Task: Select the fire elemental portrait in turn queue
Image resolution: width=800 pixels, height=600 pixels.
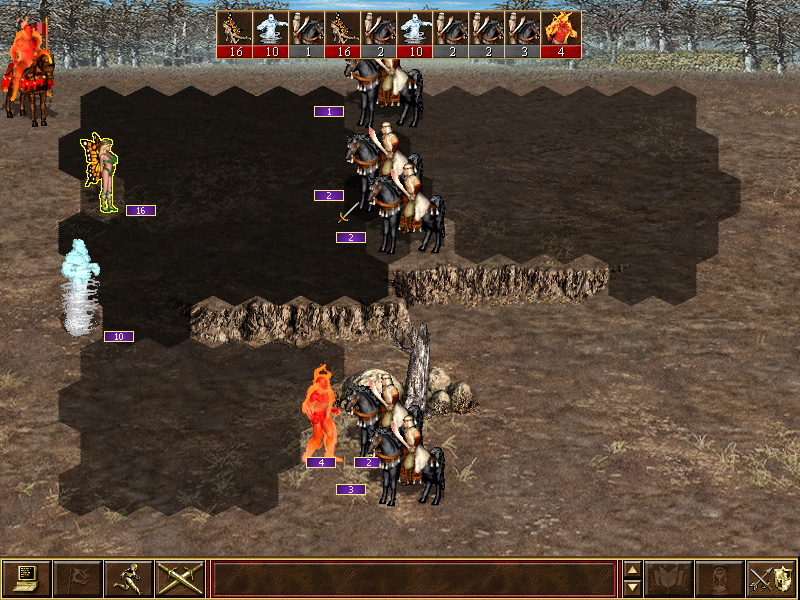Action: click(x=562, y=34)
